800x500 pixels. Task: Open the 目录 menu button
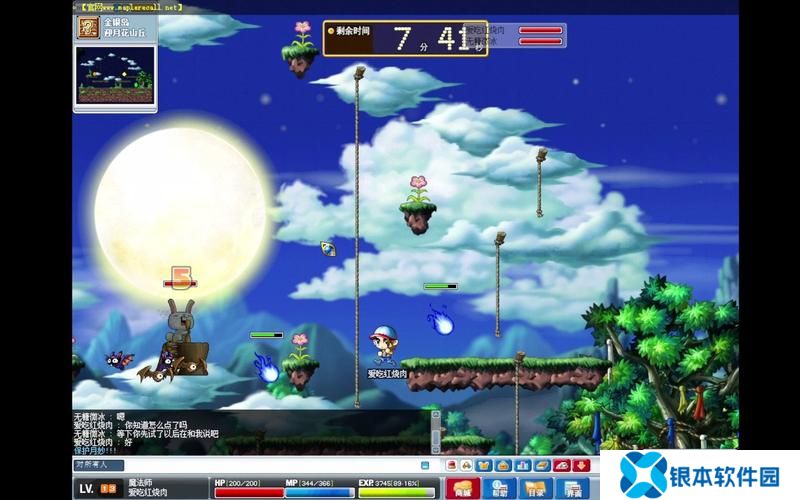coord(536,488)
